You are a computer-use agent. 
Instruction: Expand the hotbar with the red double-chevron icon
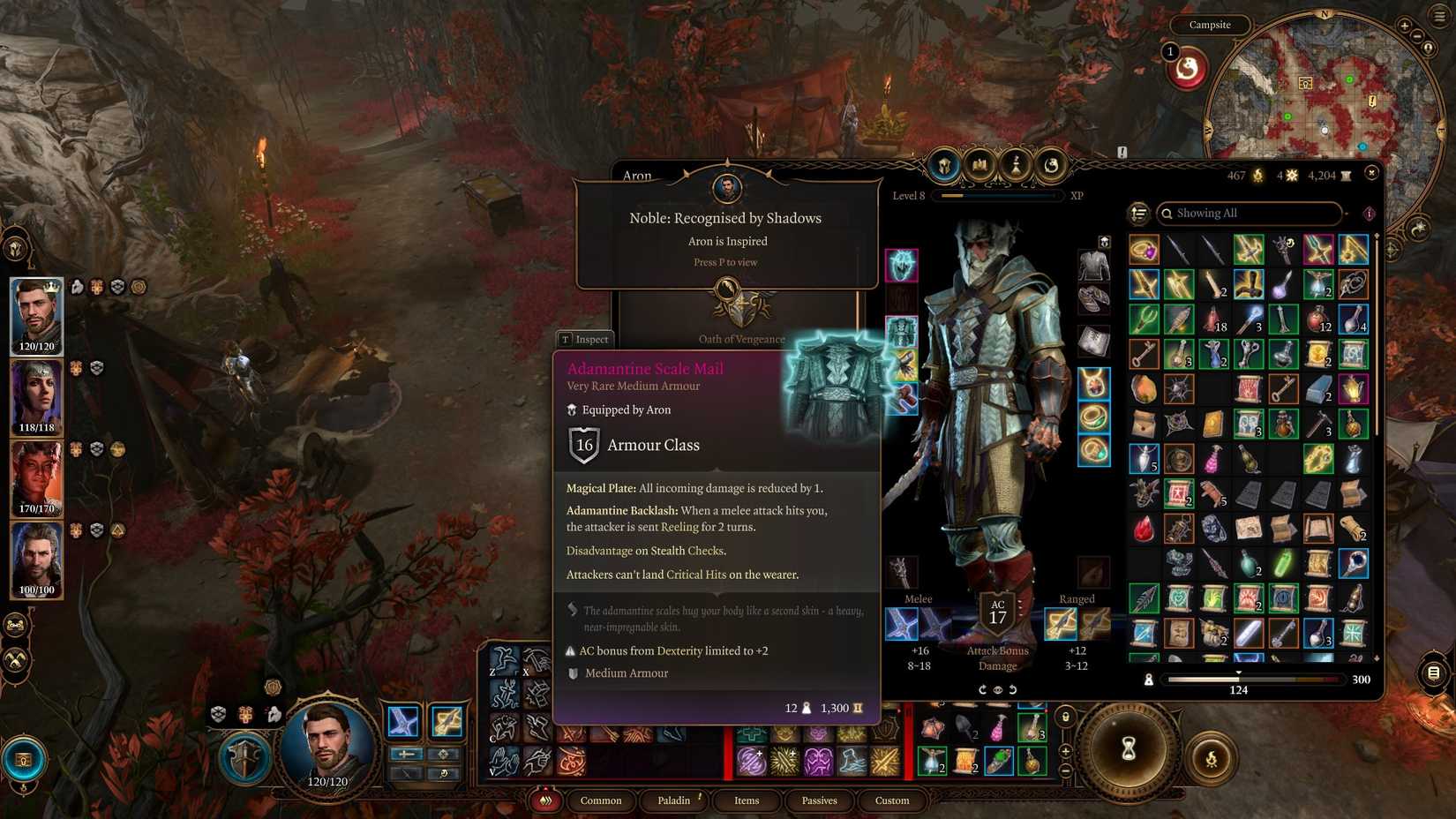point(546,800)
